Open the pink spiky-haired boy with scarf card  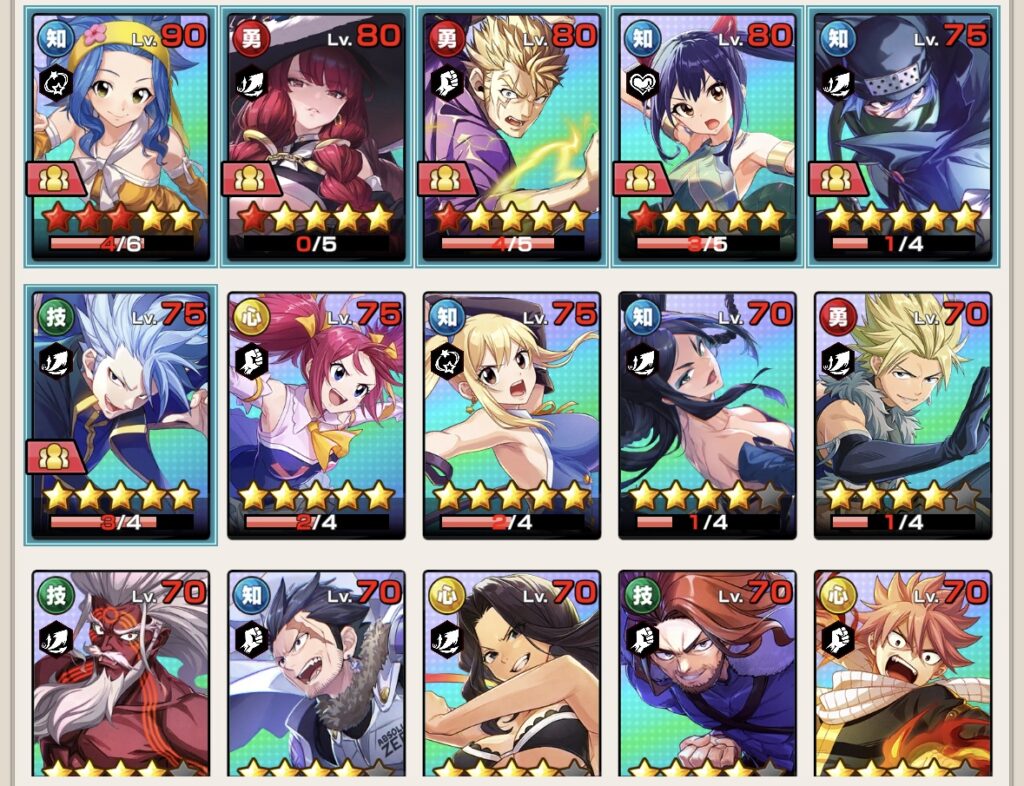[x=903, y=675]
